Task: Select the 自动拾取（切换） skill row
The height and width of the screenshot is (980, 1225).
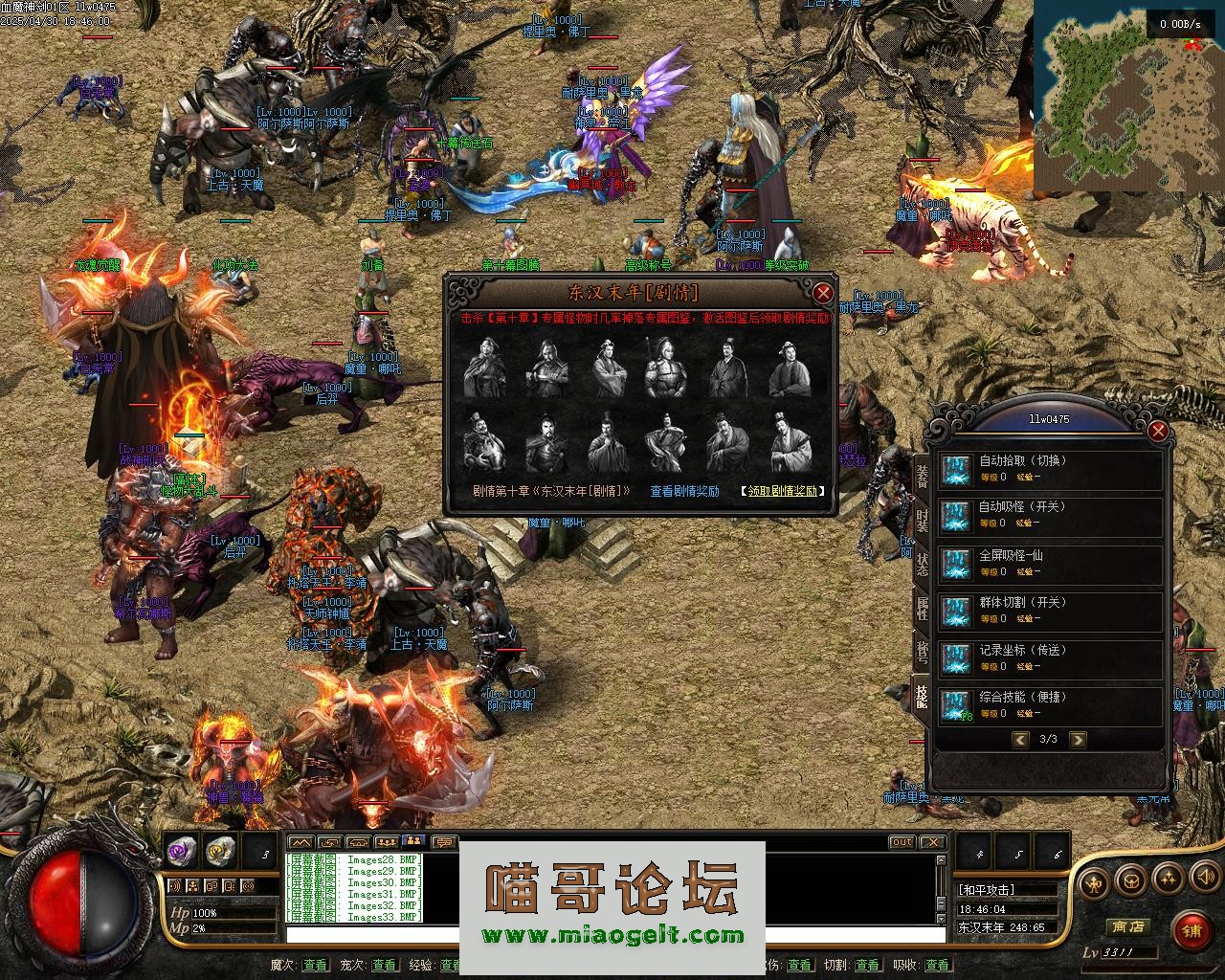Action: [1049, 469]
